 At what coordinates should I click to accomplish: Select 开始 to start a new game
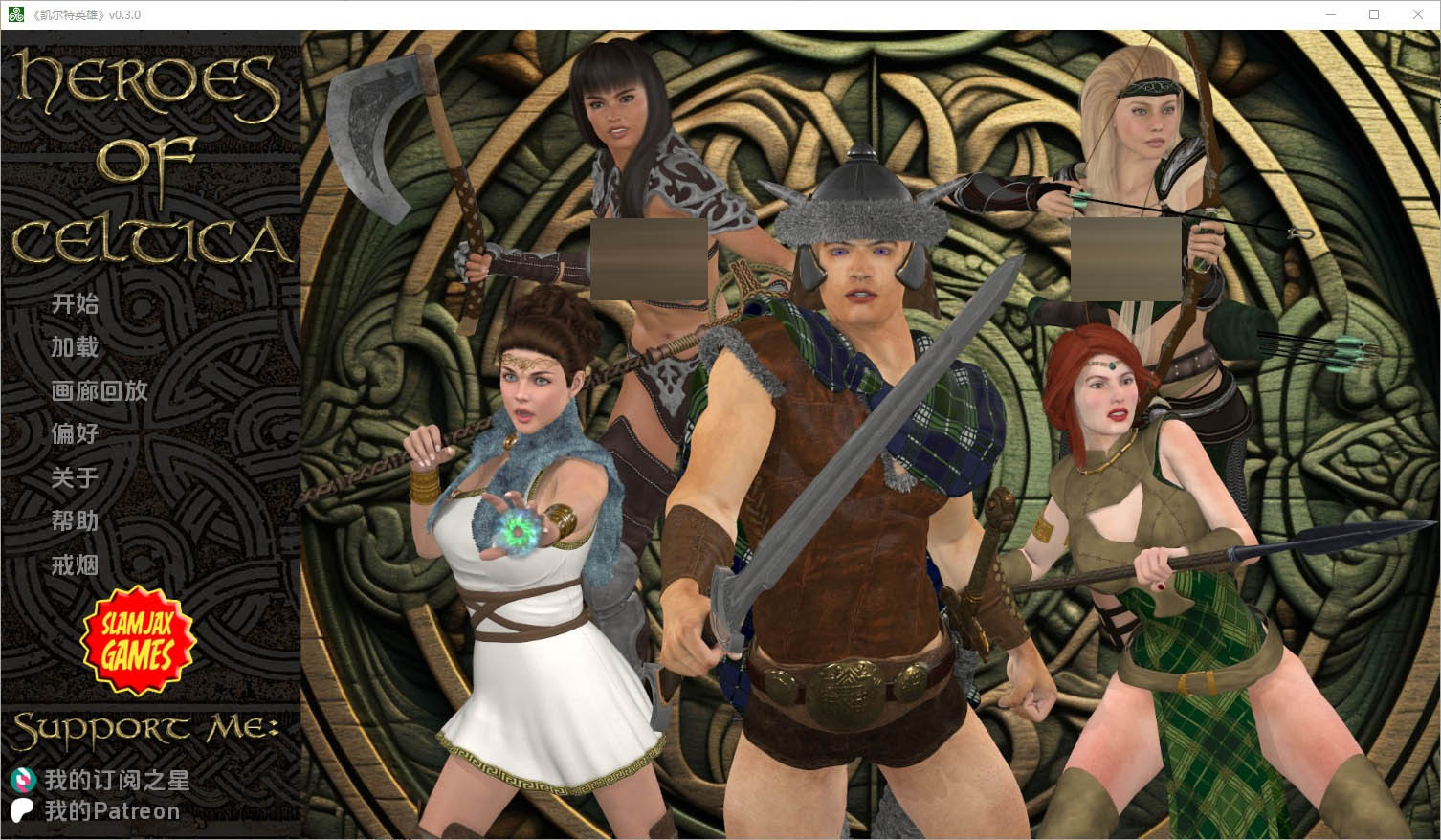click(74, 304)
